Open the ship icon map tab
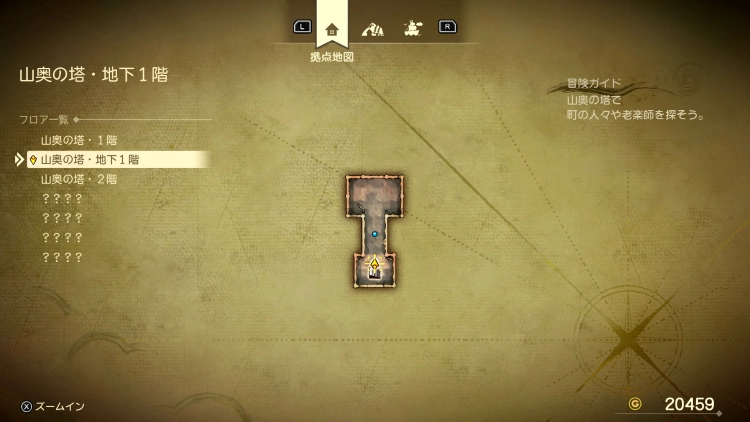 [411, 28]
